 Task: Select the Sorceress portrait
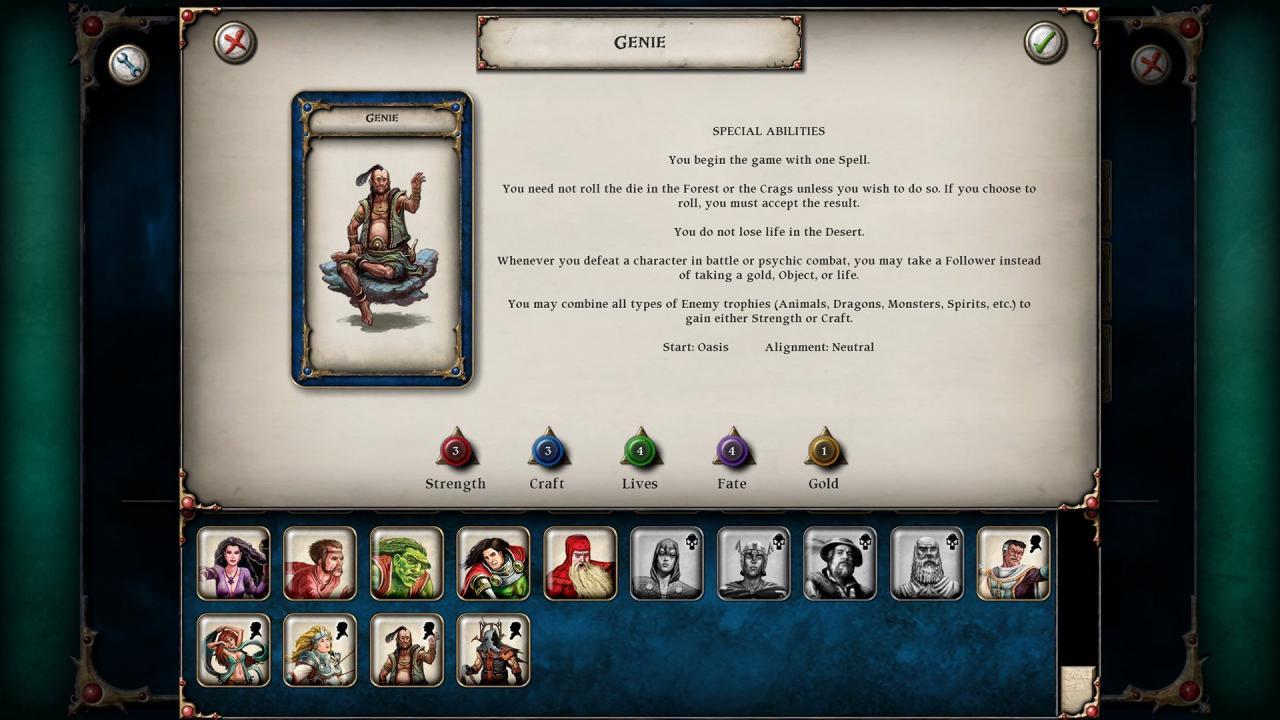pos(234,564)
